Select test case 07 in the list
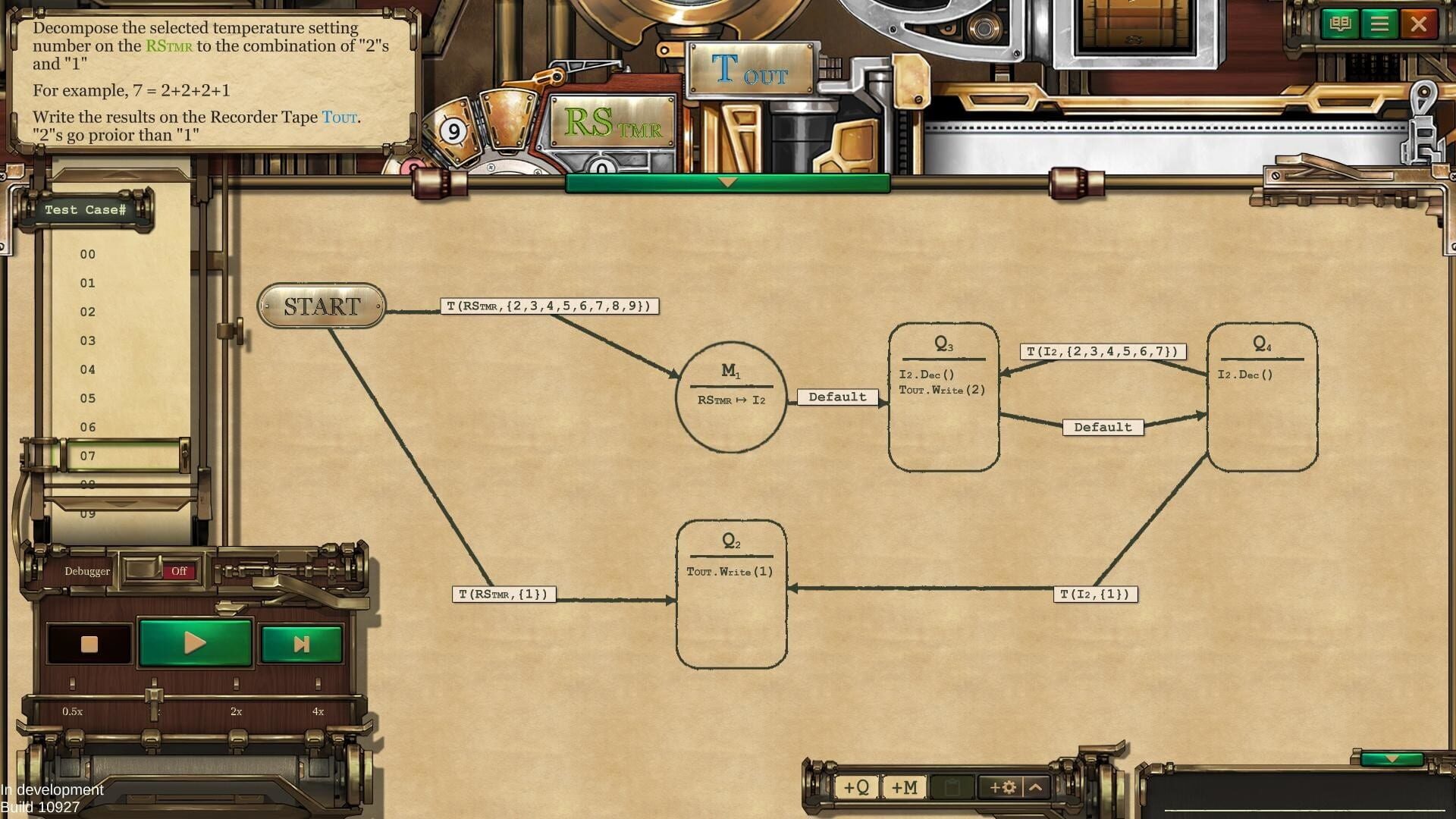 click(87, 455)
